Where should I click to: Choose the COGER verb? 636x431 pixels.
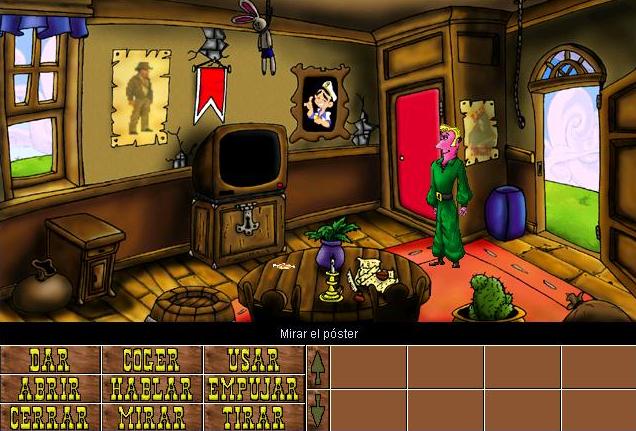point(151,360)
